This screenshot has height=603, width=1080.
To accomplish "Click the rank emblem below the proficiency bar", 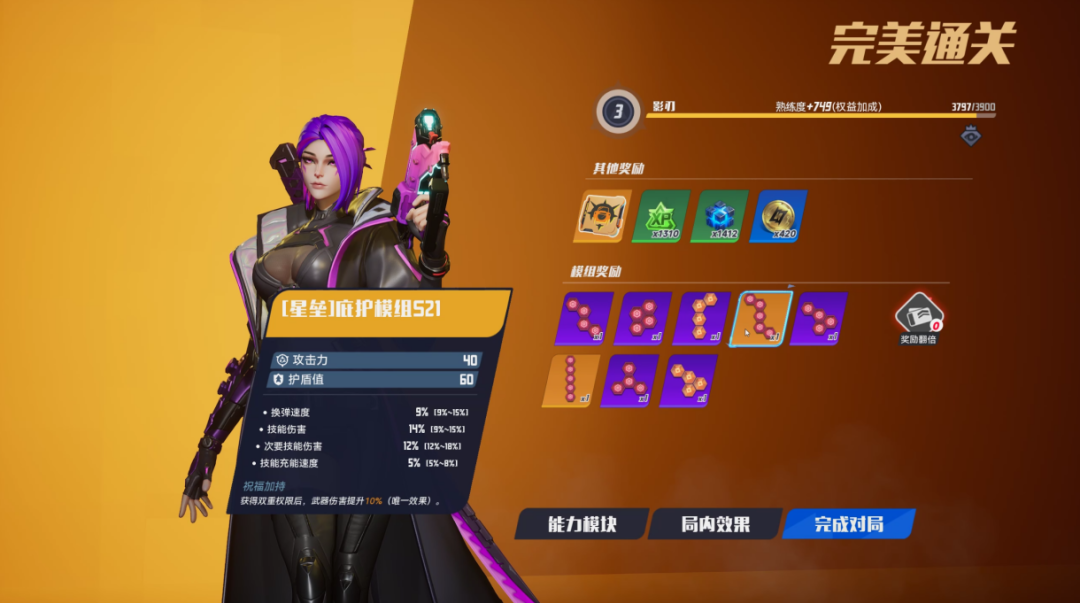I will pos(971,136).
